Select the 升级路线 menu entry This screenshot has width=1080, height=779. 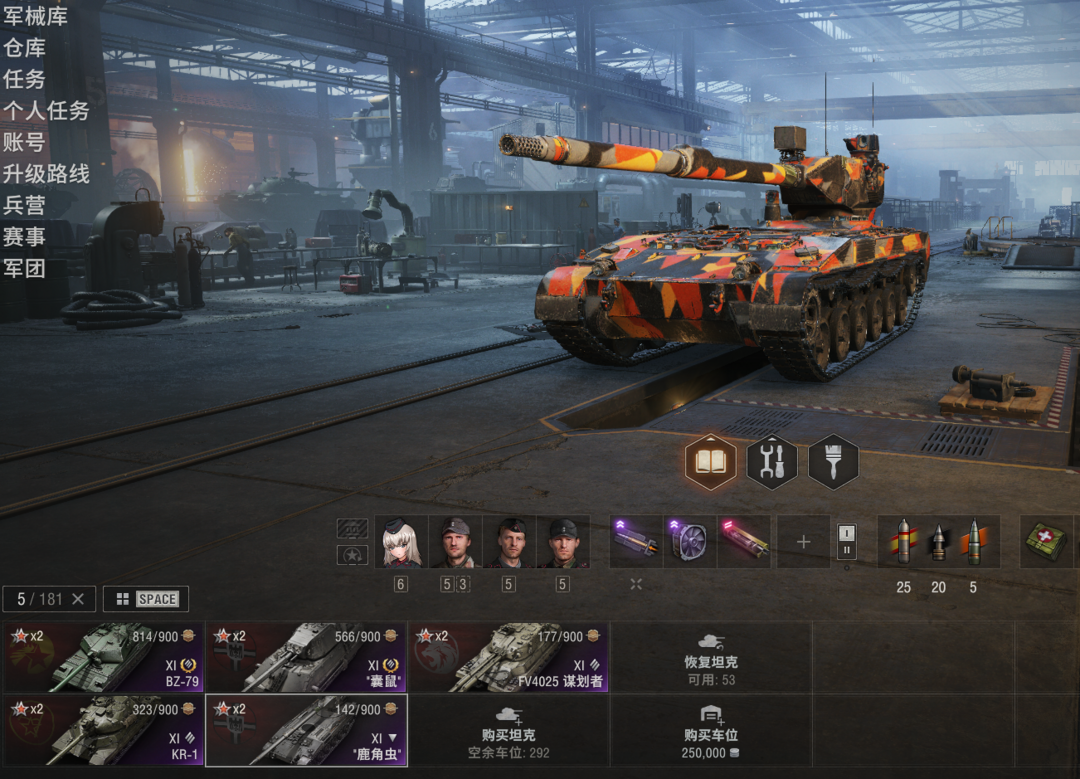tap(46, 174)
